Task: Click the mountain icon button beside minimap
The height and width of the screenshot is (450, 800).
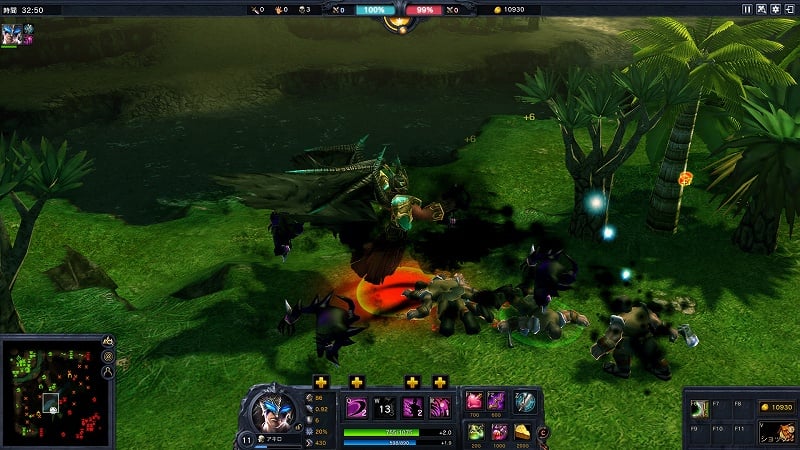Action: pos(108,341)
